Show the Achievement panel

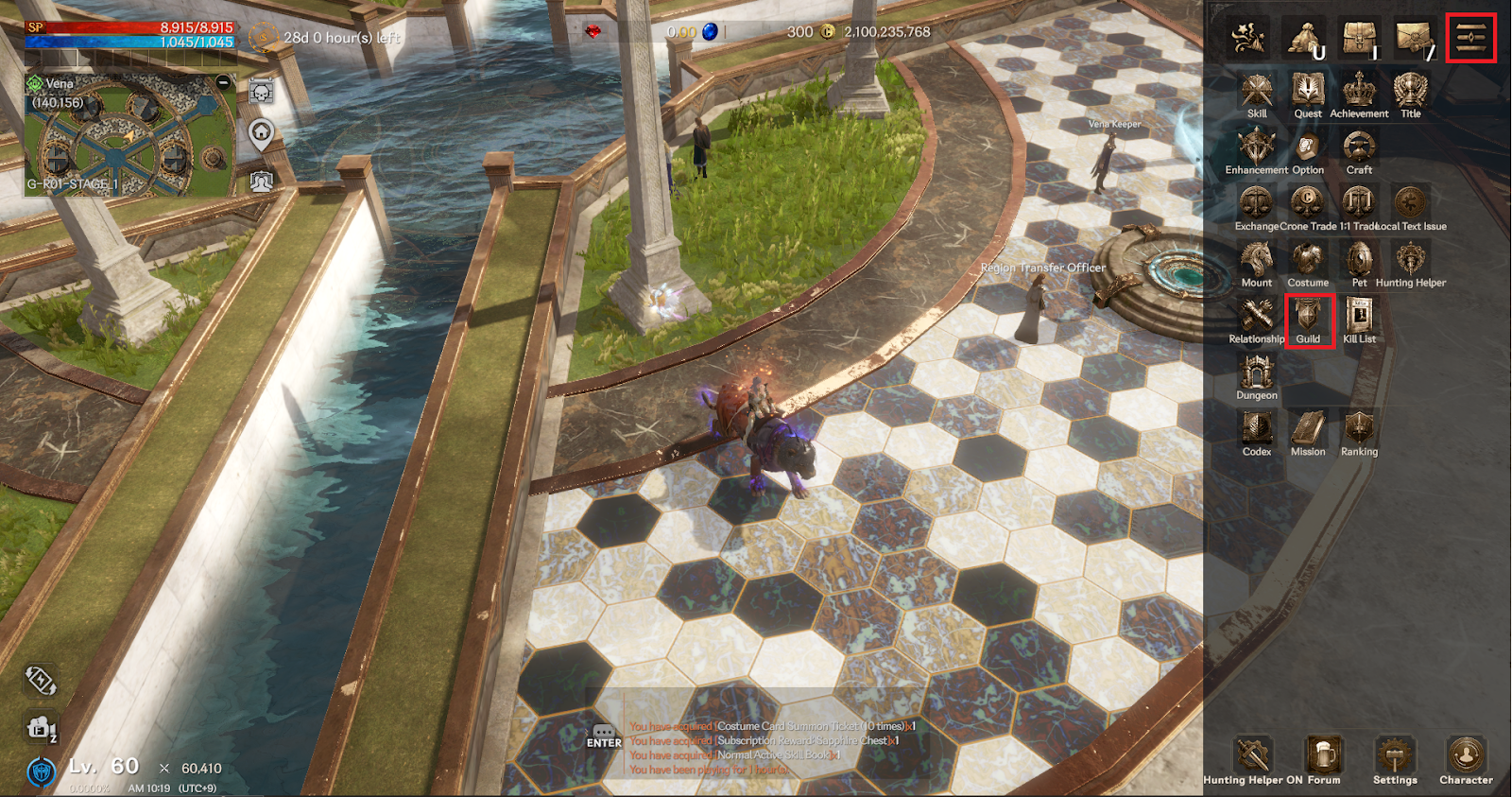(x=1359, y=94)
